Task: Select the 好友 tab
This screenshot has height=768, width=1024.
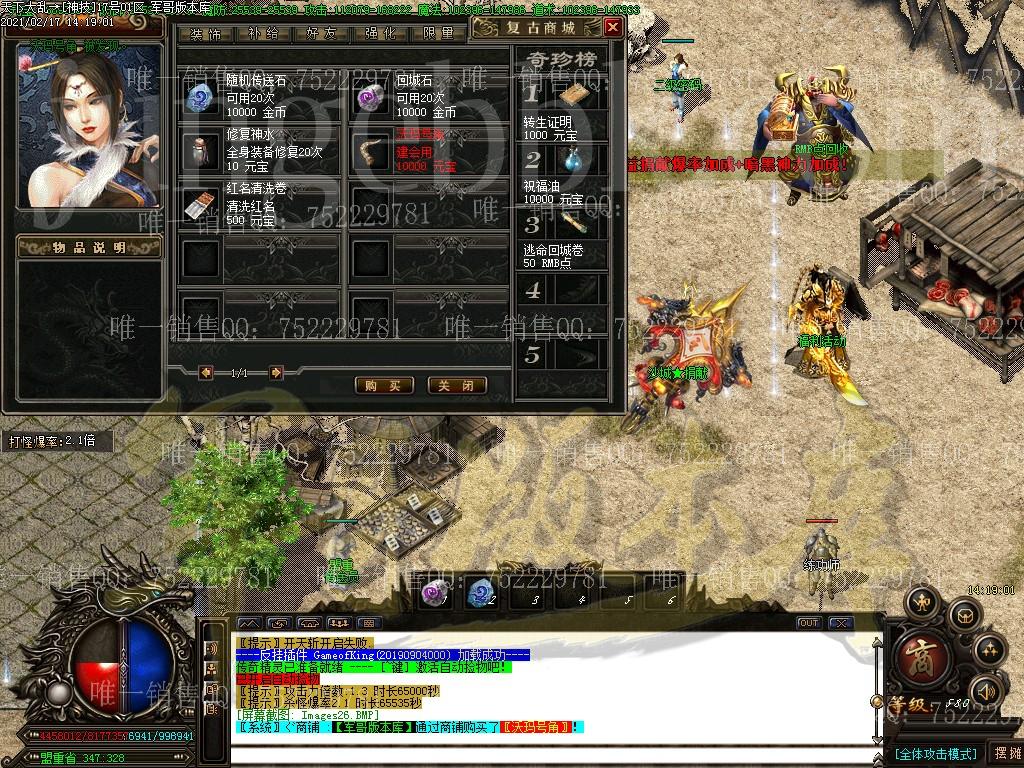Action: 322,33
